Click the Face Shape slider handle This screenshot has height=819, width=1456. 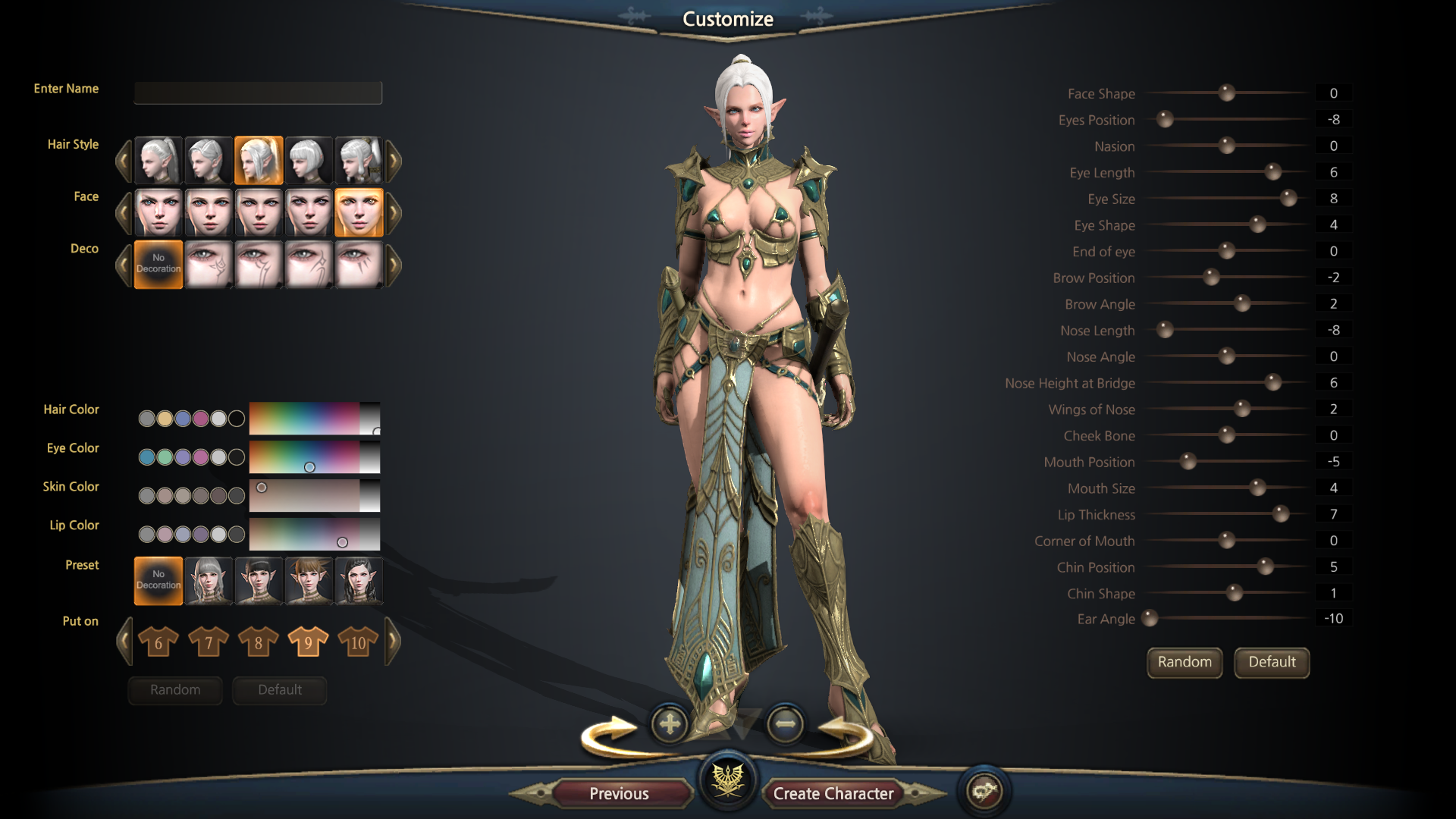(x=1226, y=93)
